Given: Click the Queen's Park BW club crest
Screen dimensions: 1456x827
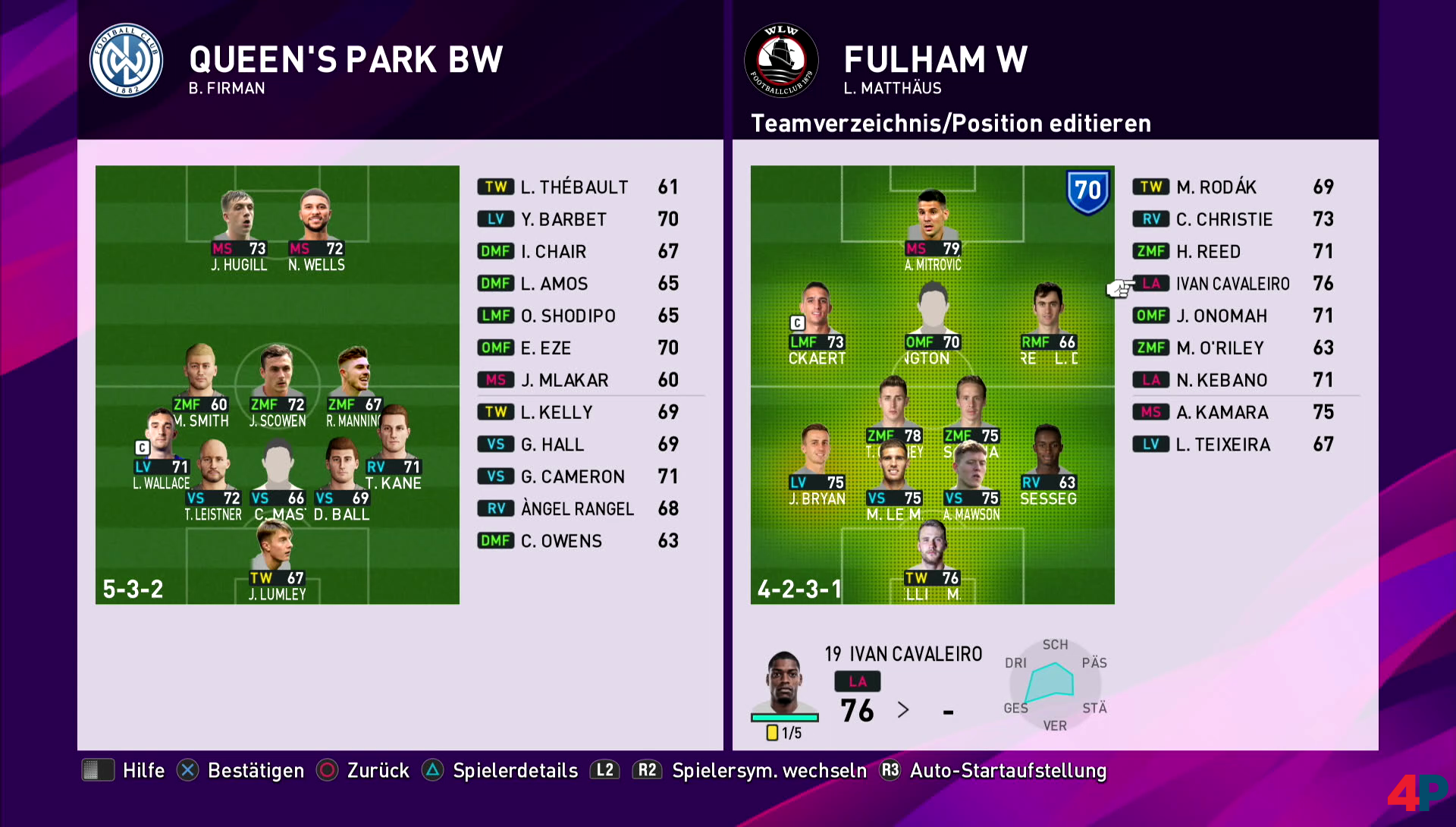Looking at the screenshot, I should pyautogui.click(x=126, y=61).
